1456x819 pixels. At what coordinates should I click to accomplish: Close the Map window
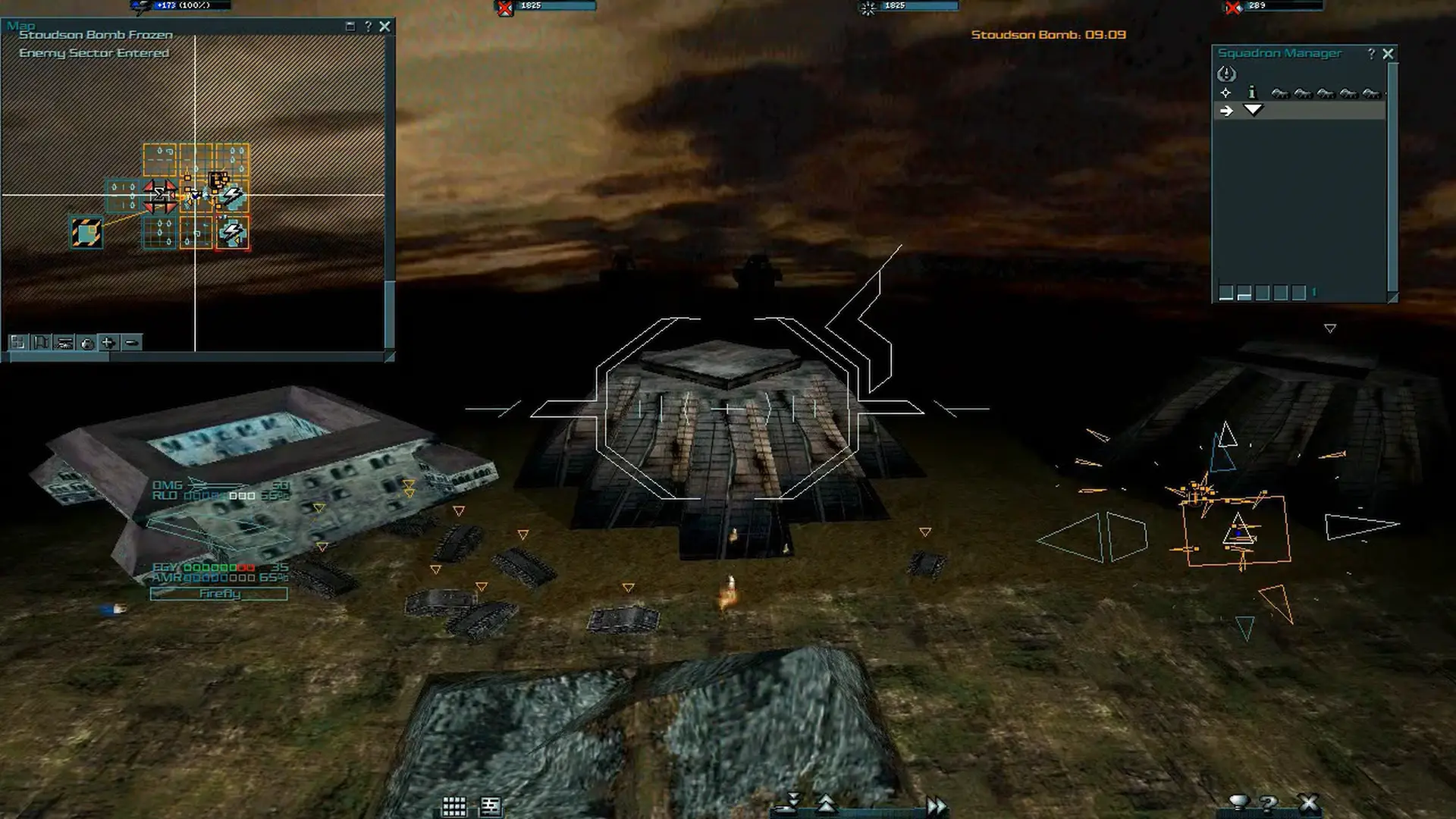(385, 27)
